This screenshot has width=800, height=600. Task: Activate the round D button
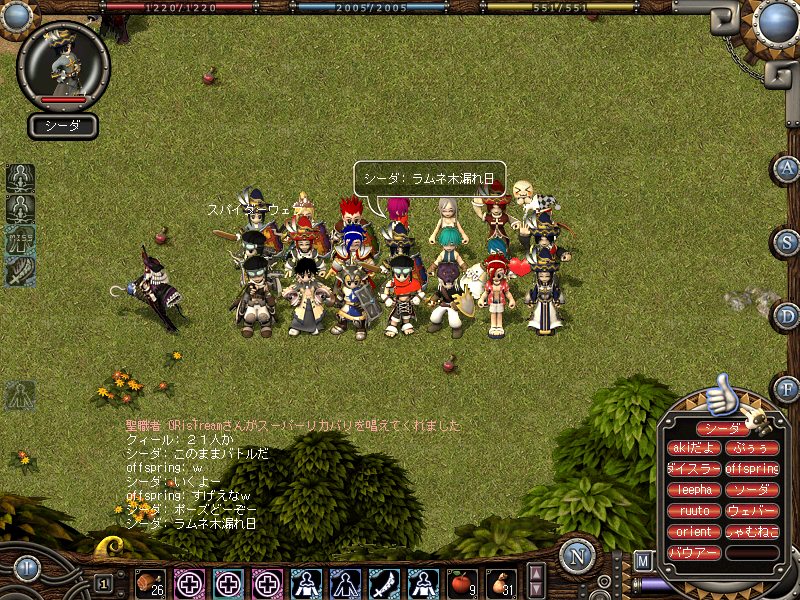click(x=787, y=316)
